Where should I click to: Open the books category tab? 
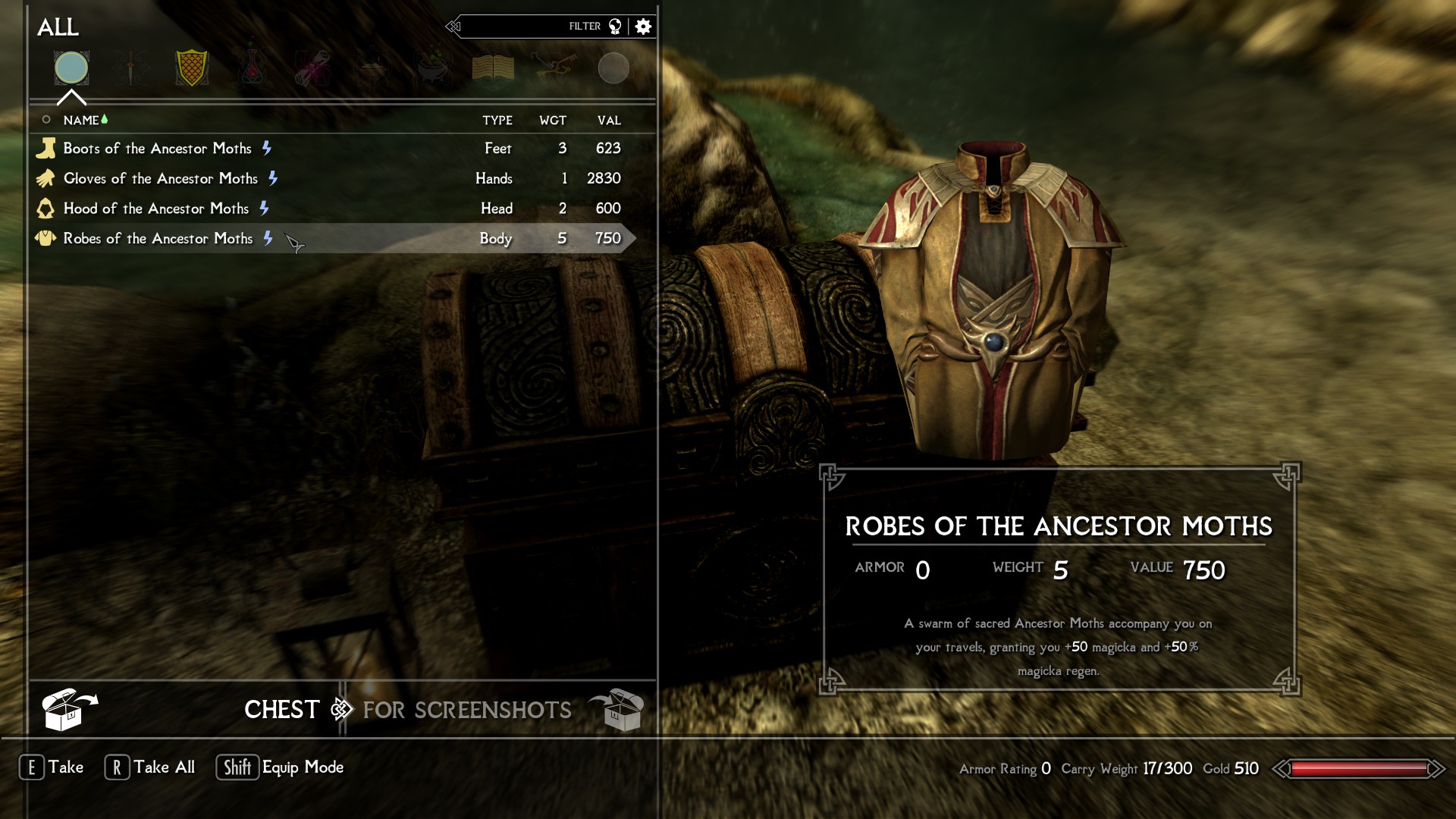point(493,69)
